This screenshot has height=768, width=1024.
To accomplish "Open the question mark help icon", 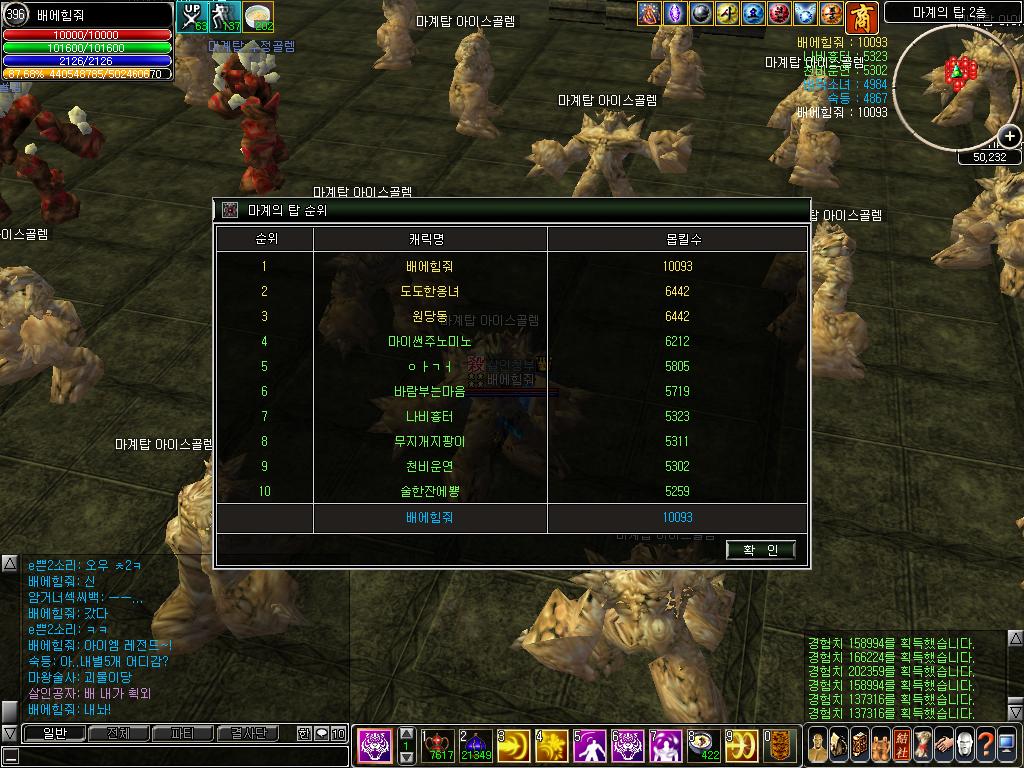I will [985, 745].
